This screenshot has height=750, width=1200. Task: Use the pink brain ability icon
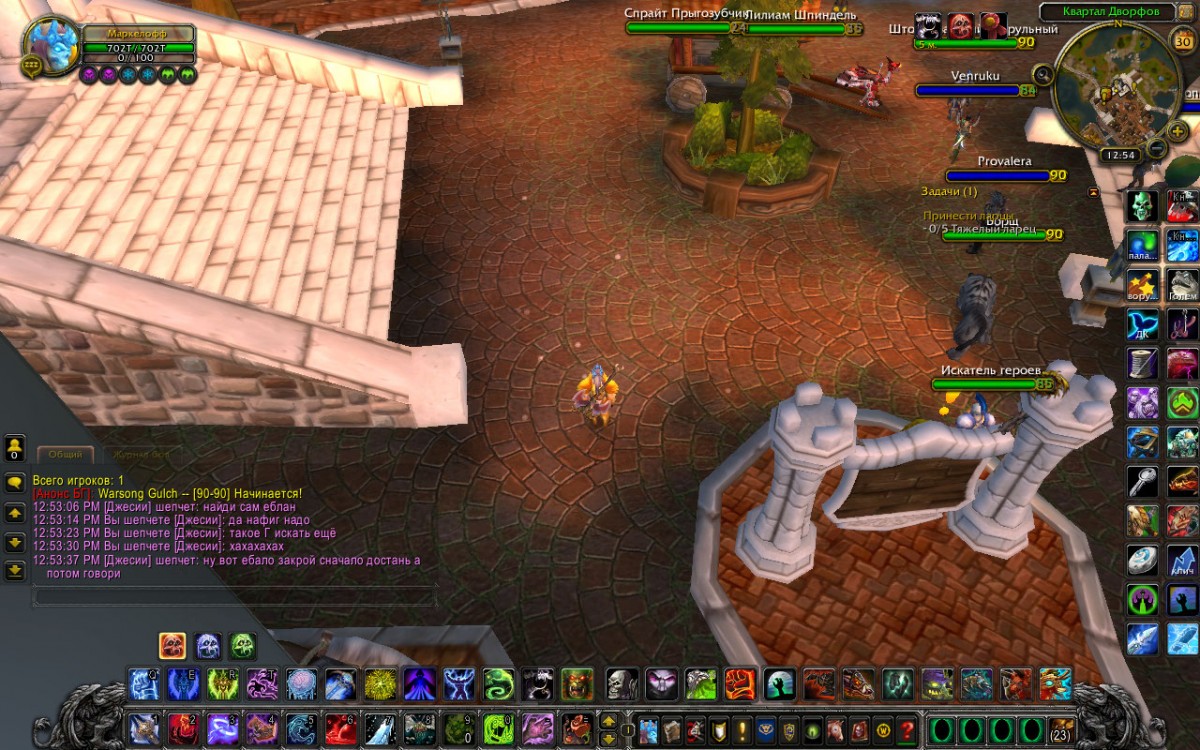301,684
